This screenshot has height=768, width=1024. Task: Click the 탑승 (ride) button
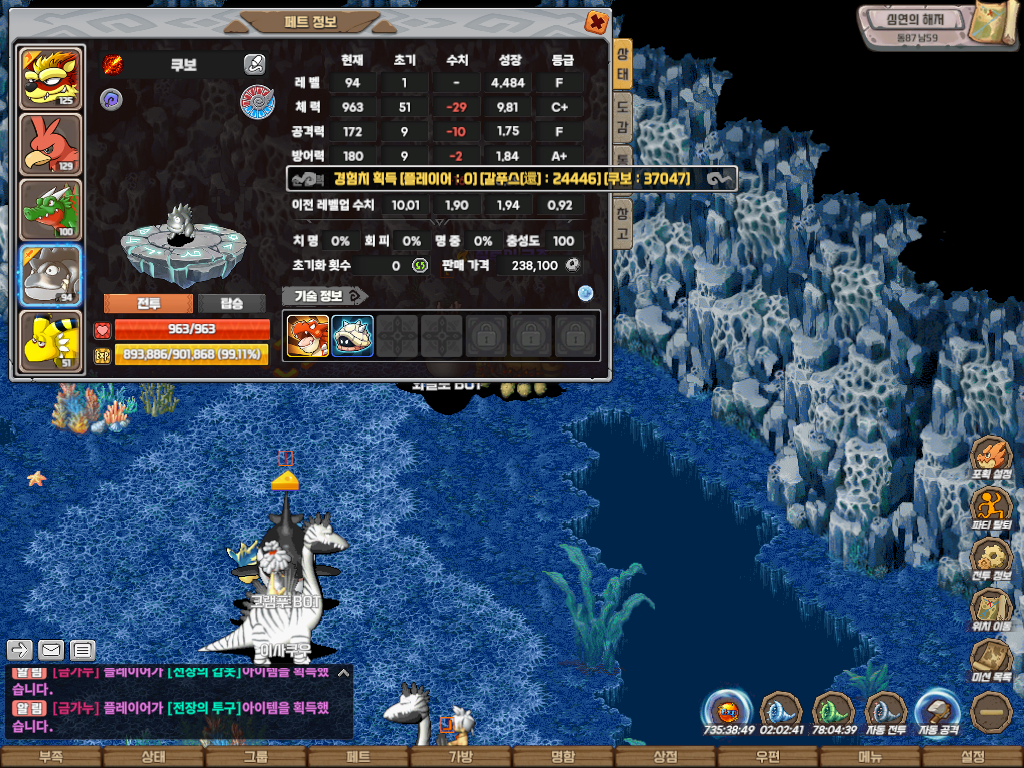pos(231,304)
